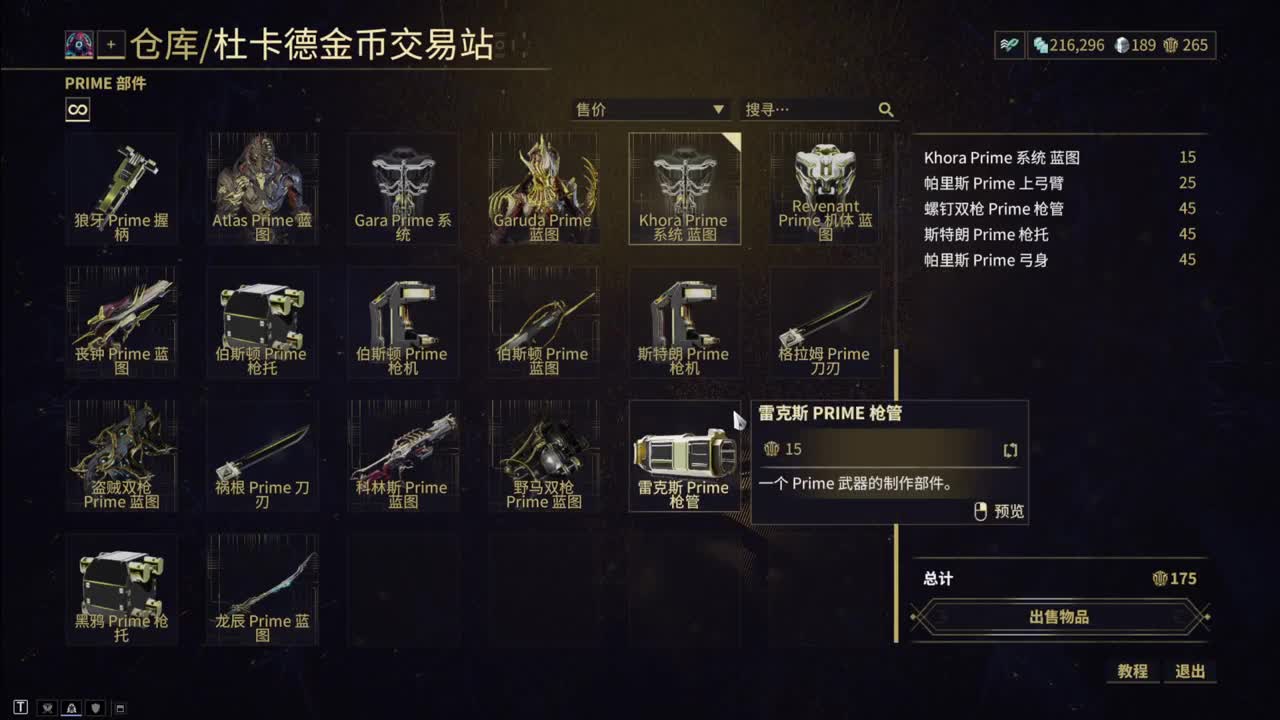
Task: Click the Khora Prime 系统 蓝图 thumbnail
Action: [684, 188]
